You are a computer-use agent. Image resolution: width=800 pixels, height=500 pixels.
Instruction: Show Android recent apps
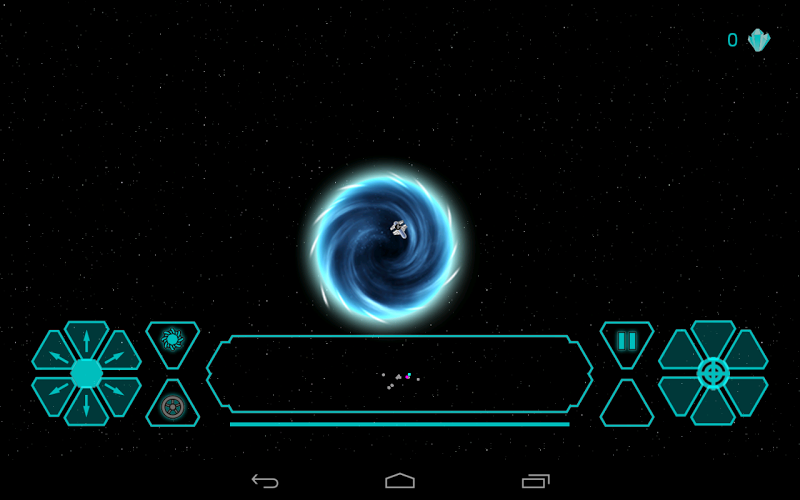click(x=536, y=481)
